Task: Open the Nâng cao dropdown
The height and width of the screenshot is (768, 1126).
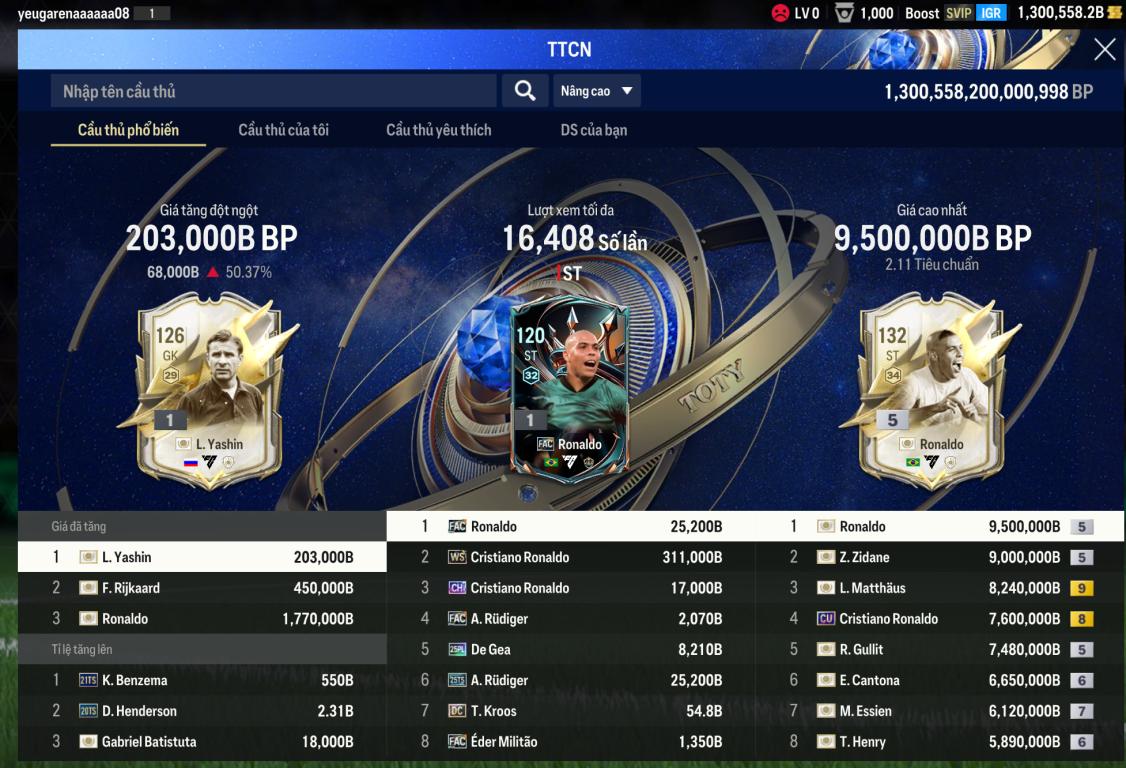Action: click(597, 91)
